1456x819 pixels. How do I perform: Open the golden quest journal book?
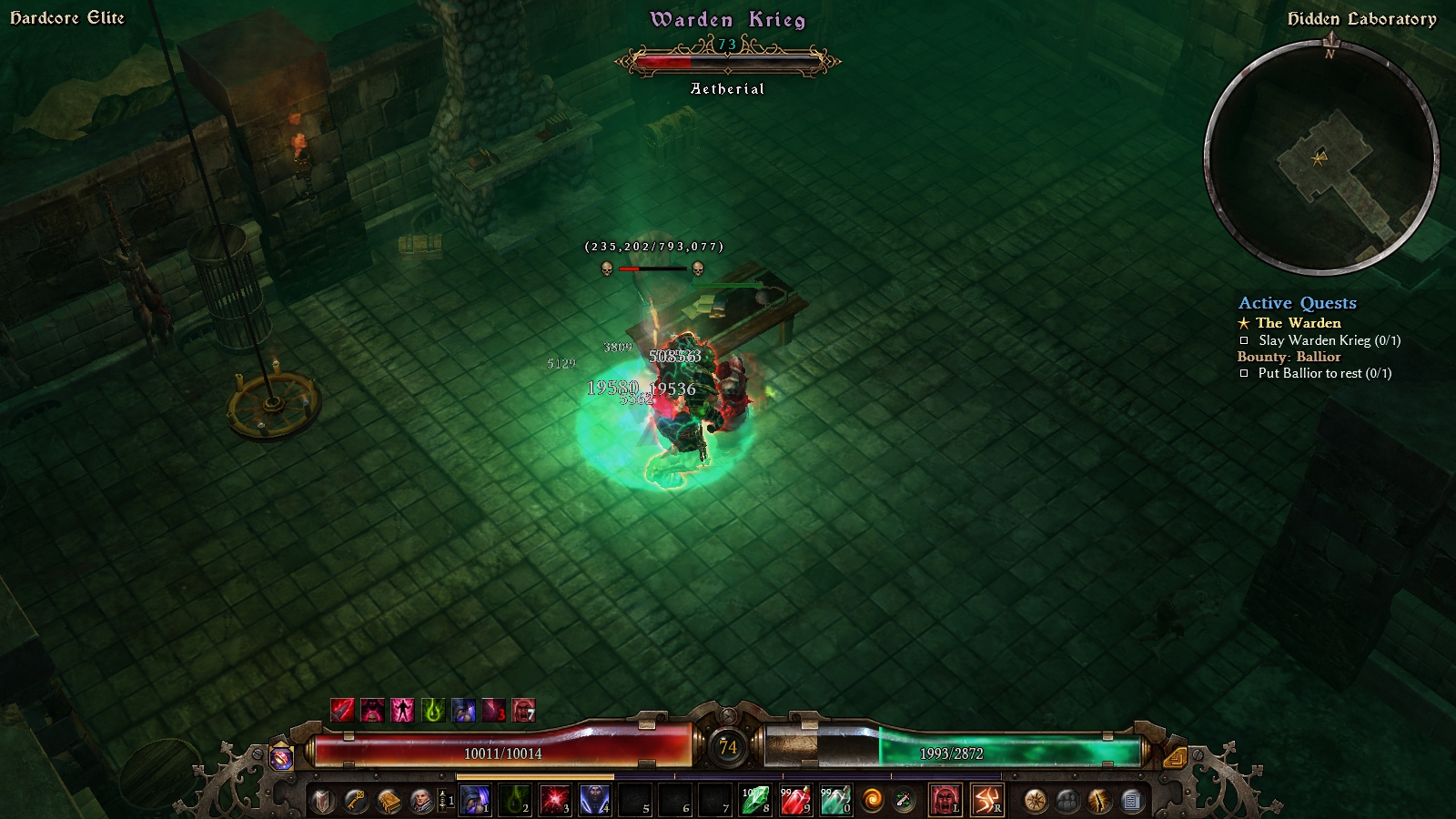click(389, 801)
